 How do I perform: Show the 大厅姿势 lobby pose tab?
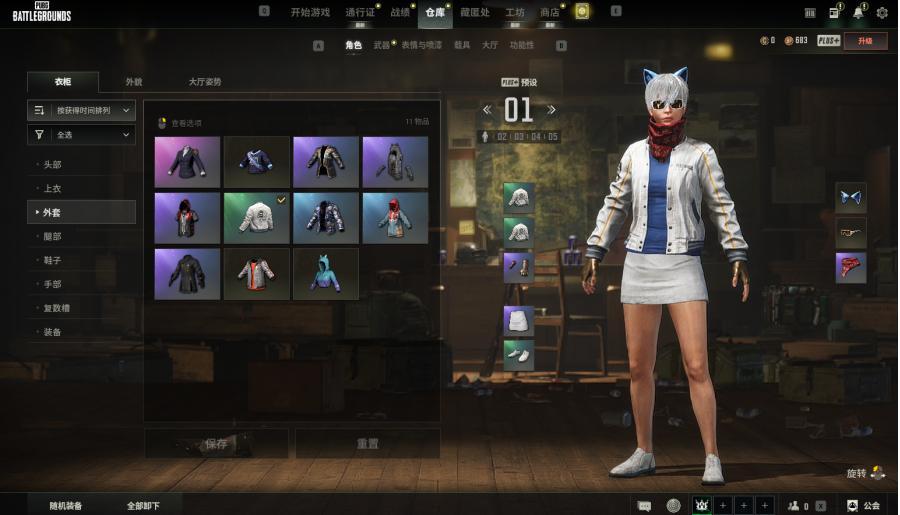[x=205, y=82]
